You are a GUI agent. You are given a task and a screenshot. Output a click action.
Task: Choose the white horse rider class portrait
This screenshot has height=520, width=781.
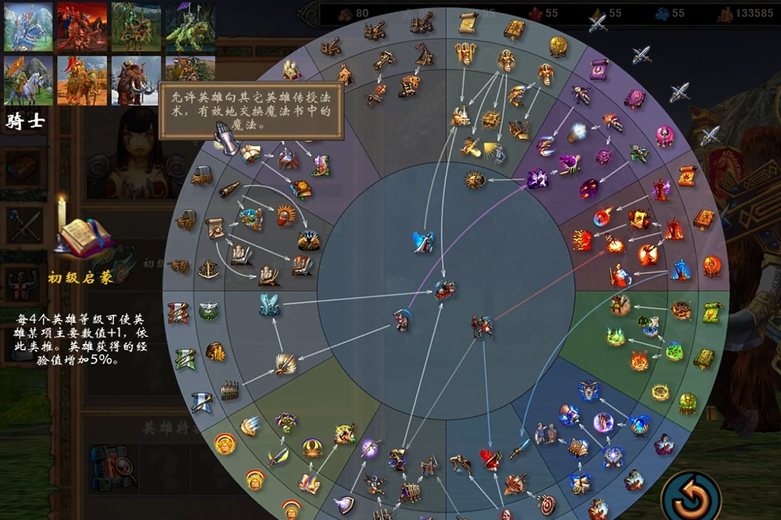28,80
